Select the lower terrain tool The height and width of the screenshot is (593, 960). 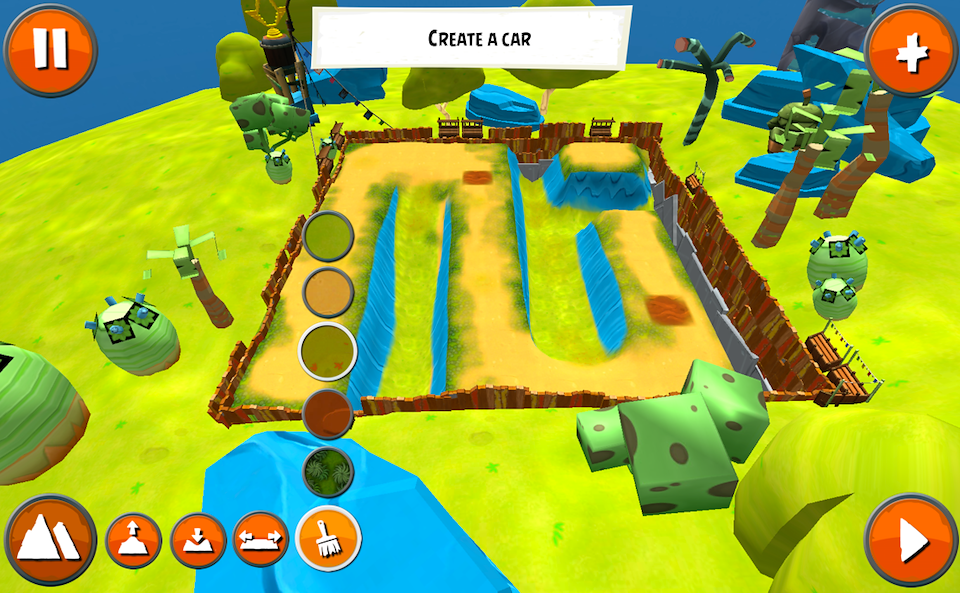(198, 541)
